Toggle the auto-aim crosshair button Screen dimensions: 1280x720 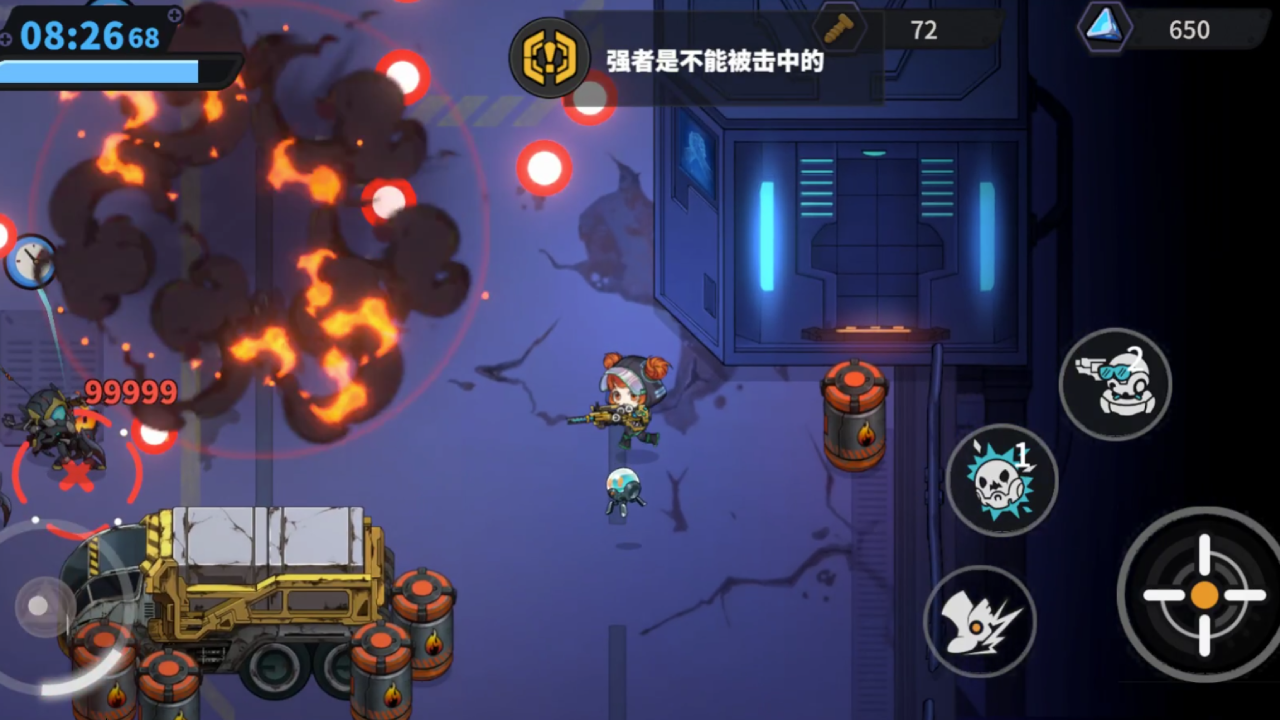click(1203, 597)
